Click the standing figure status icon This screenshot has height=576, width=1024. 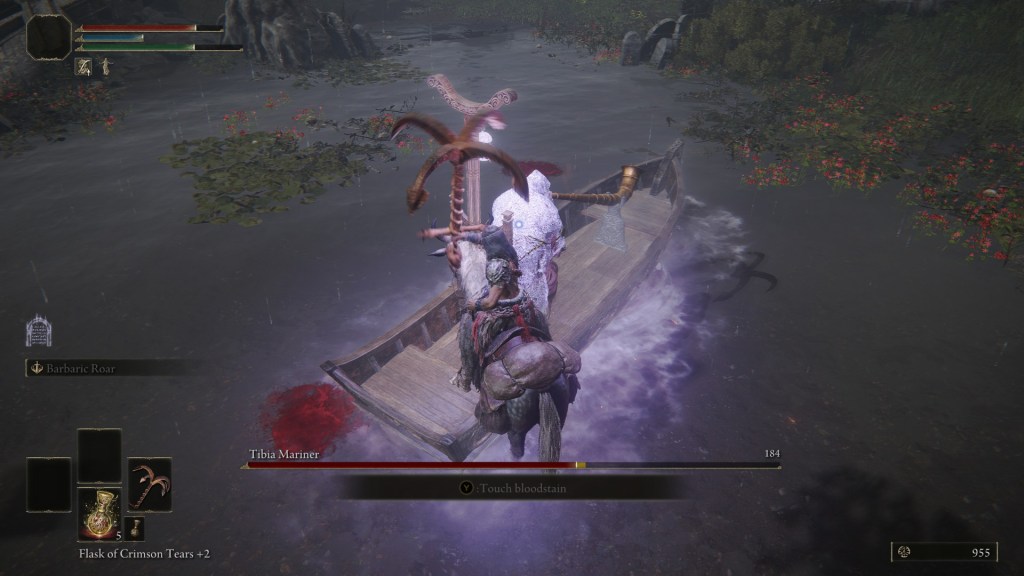[x=105, y=67]
